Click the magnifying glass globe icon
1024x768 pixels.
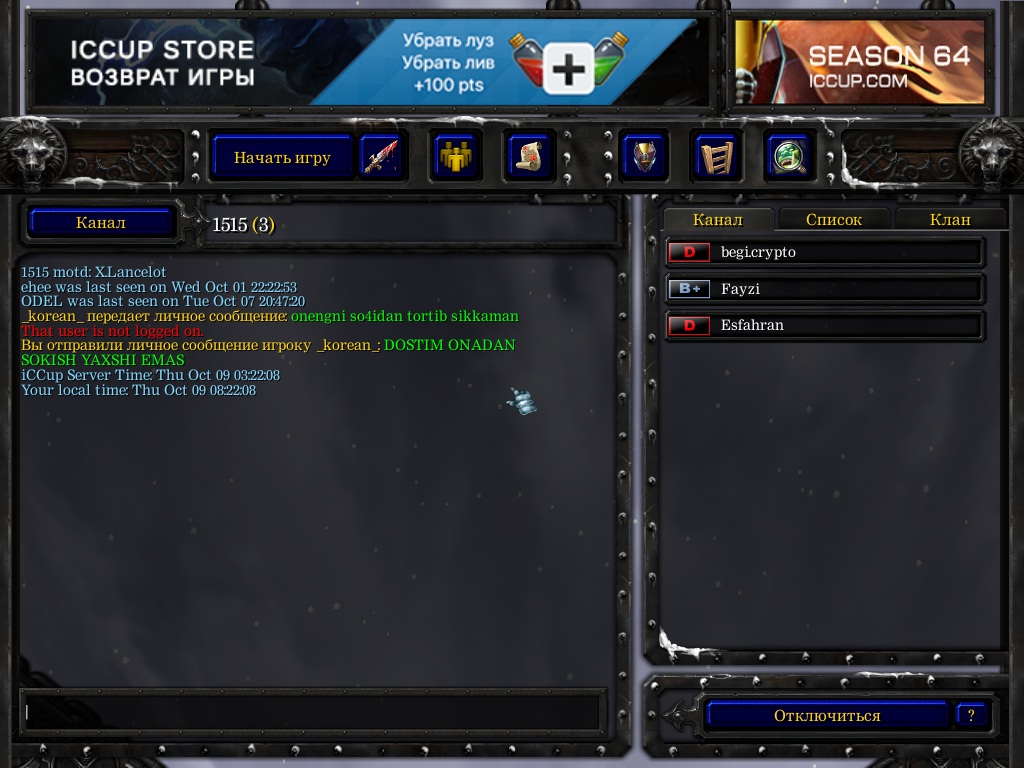(789, 157)
